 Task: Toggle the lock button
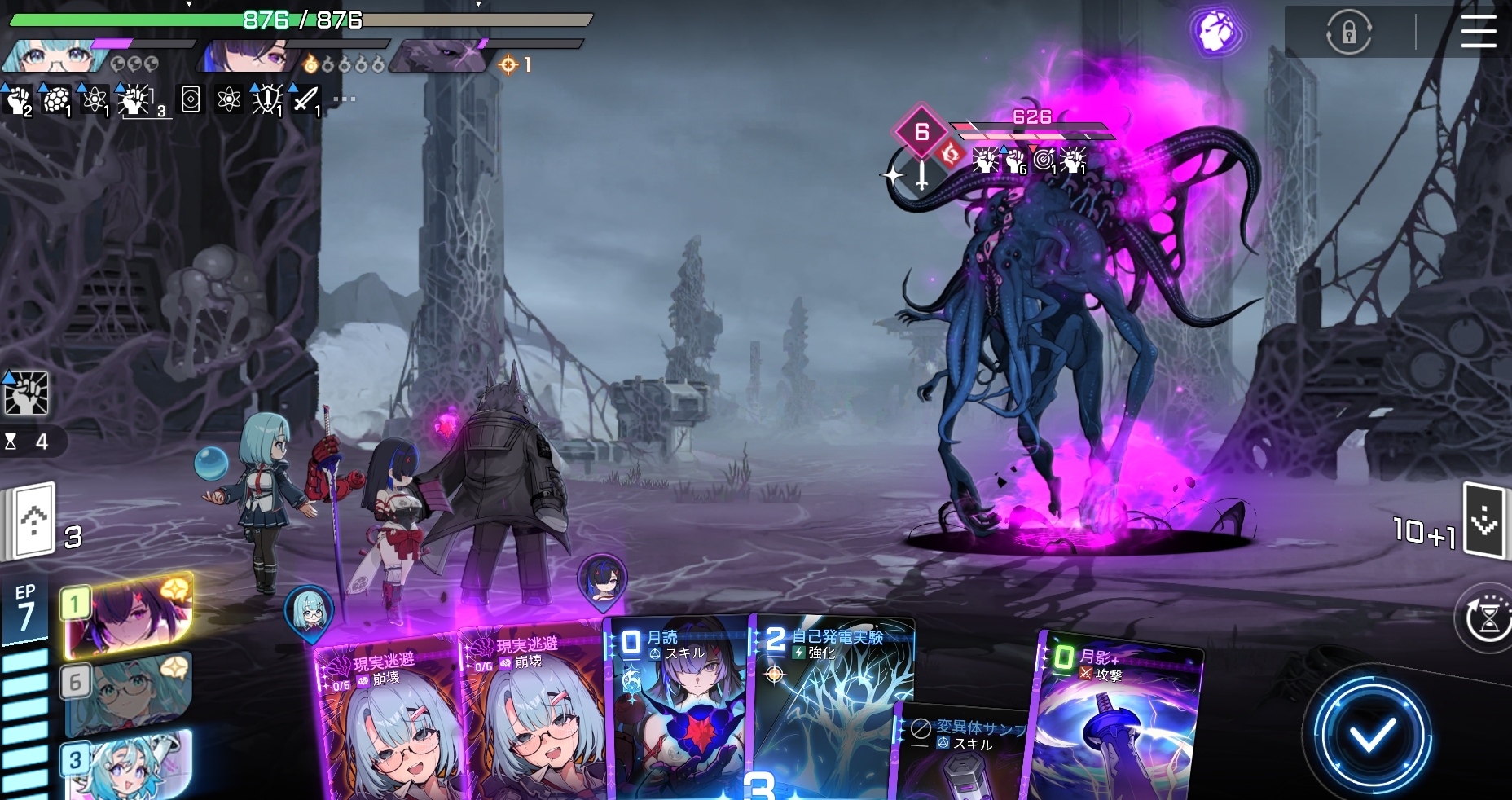pos(1349,33)
